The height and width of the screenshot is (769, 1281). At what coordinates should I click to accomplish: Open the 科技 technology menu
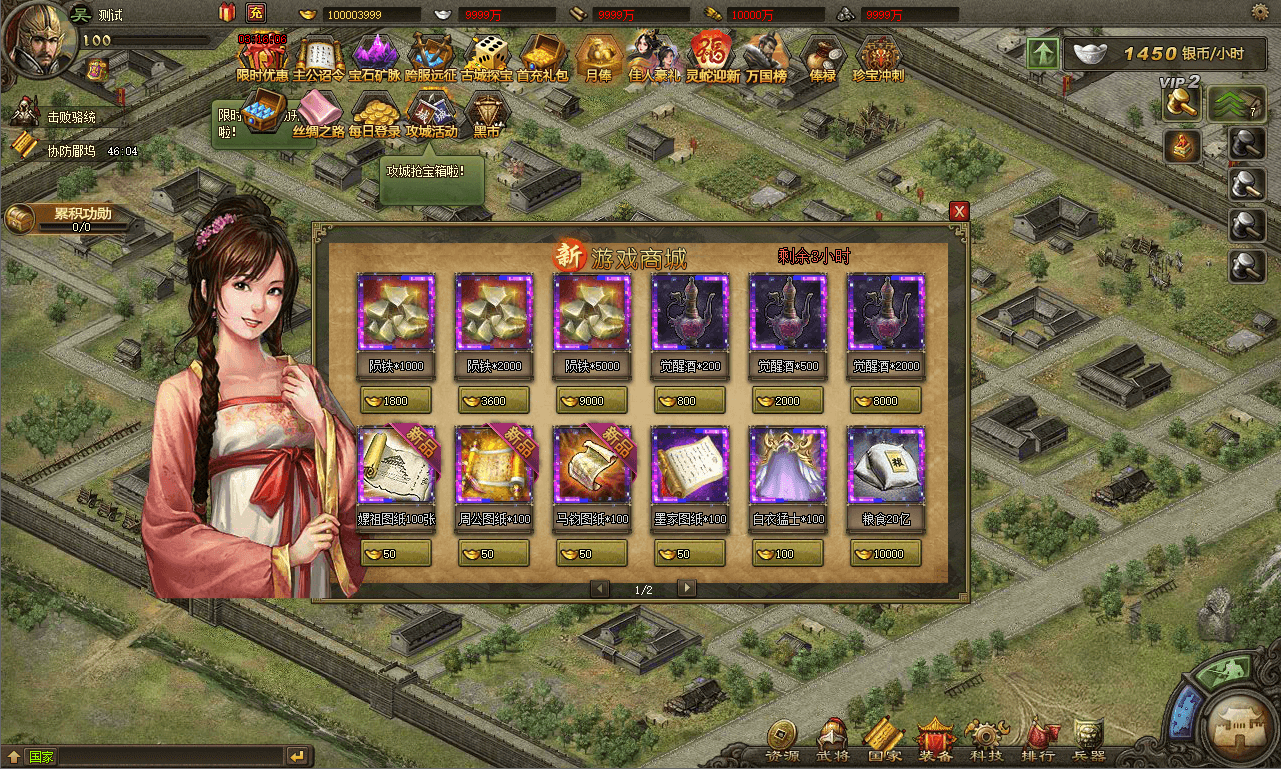pos(986,740)
